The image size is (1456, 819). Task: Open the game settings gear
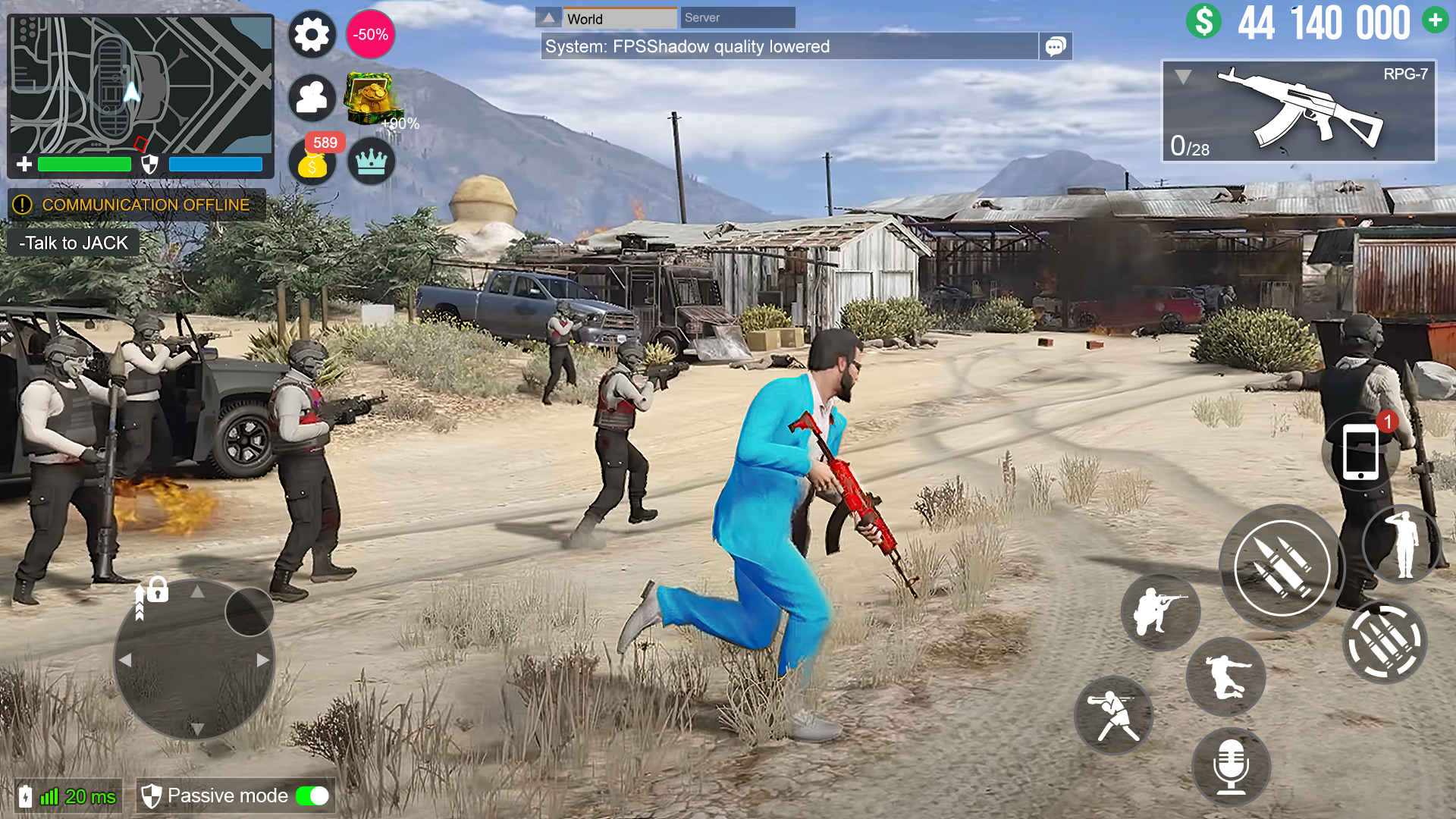click(312, 34)
